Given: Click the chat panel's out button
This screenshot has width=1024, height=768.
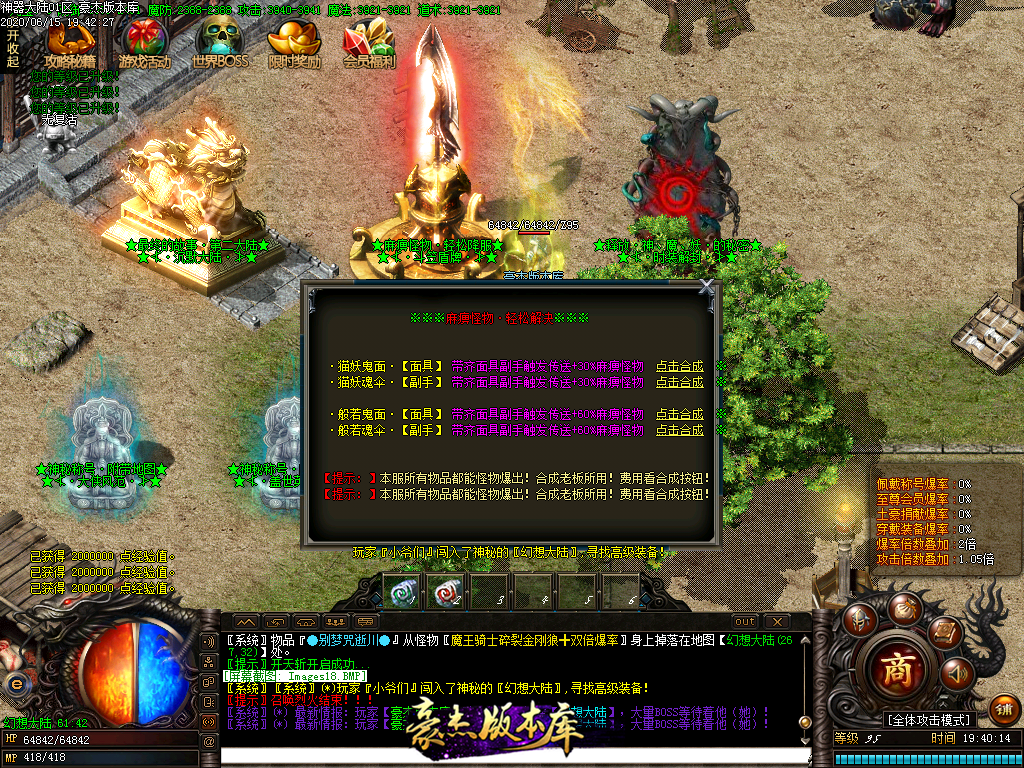Looking at the screenshot, I should click(745, 622).
